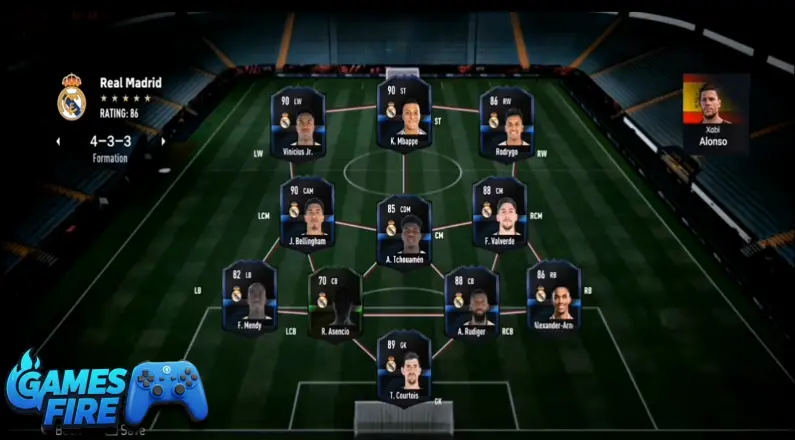The height and width of the screenshot is (440, 795).
Task: Choose F. Mendy's left back card
Action: (250, 298)
